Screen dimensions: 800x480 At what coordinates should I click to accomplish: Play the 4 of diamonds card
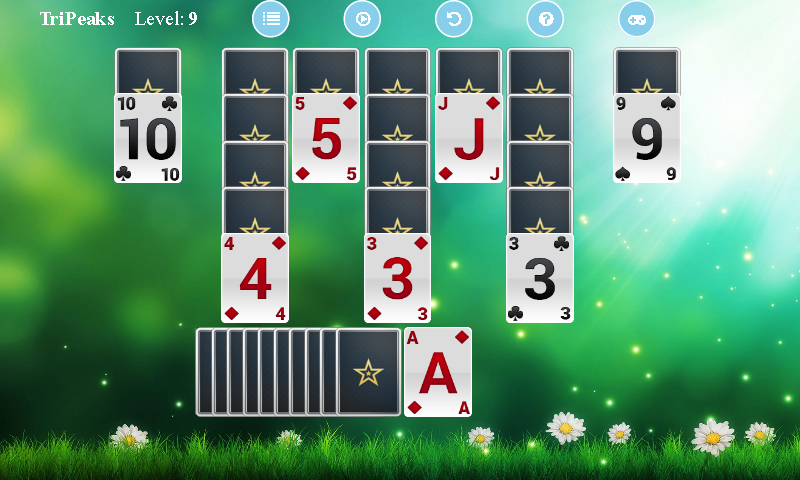[255, 279]
